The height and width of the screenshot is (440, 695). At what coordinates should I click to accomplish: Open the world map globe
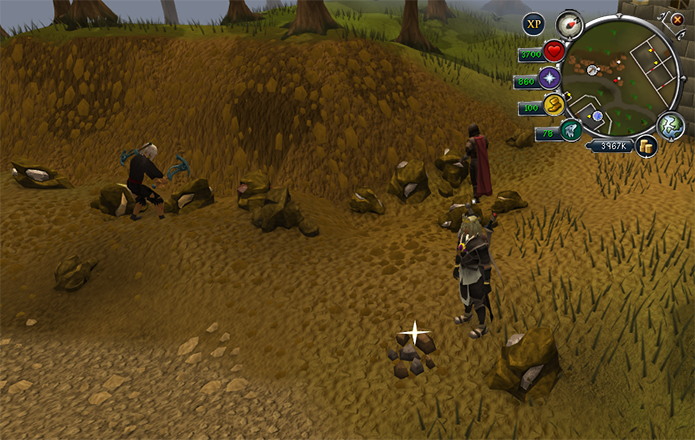coord(669,124)
